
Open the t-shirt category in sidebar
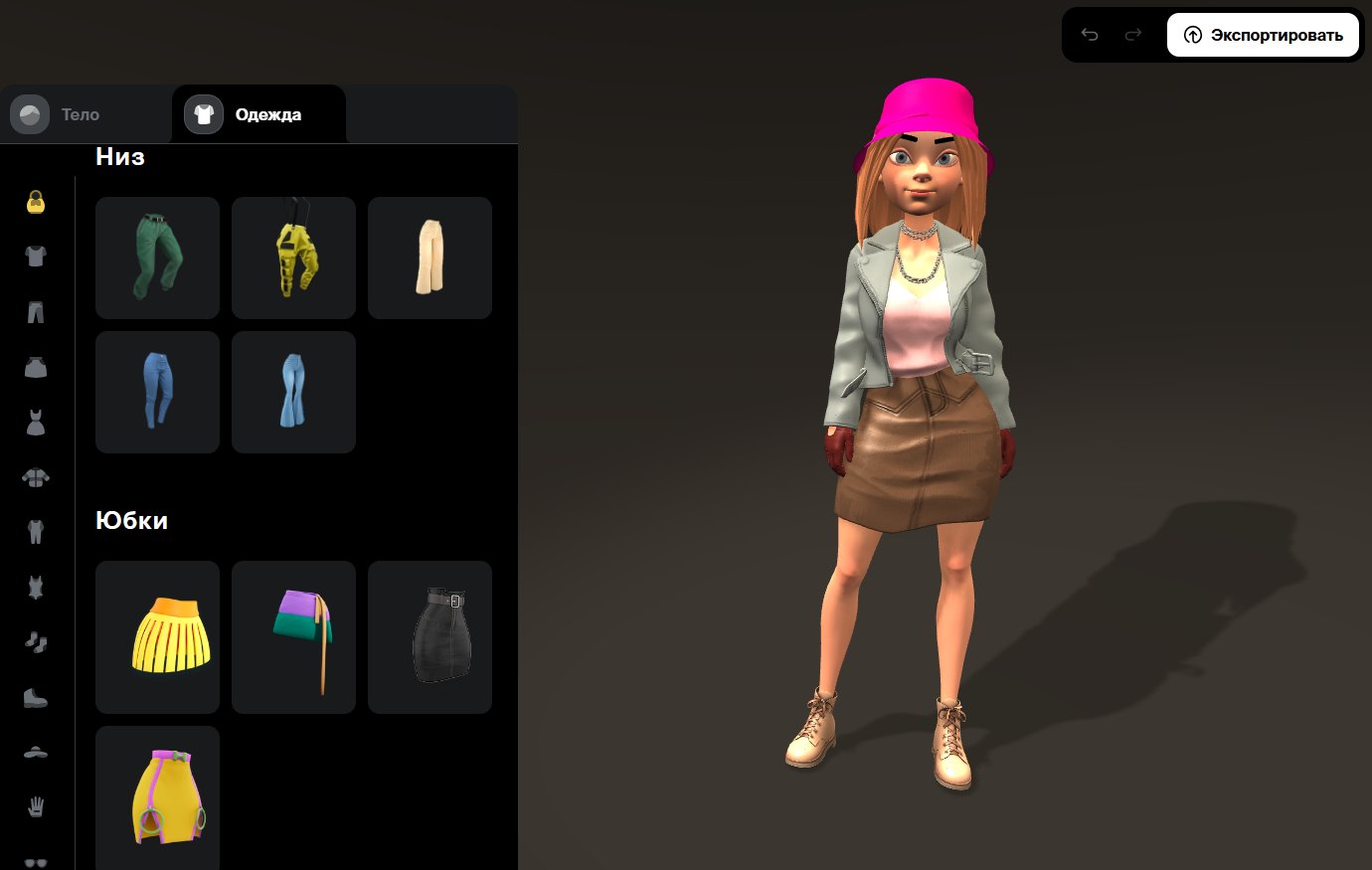coord(36,257)
